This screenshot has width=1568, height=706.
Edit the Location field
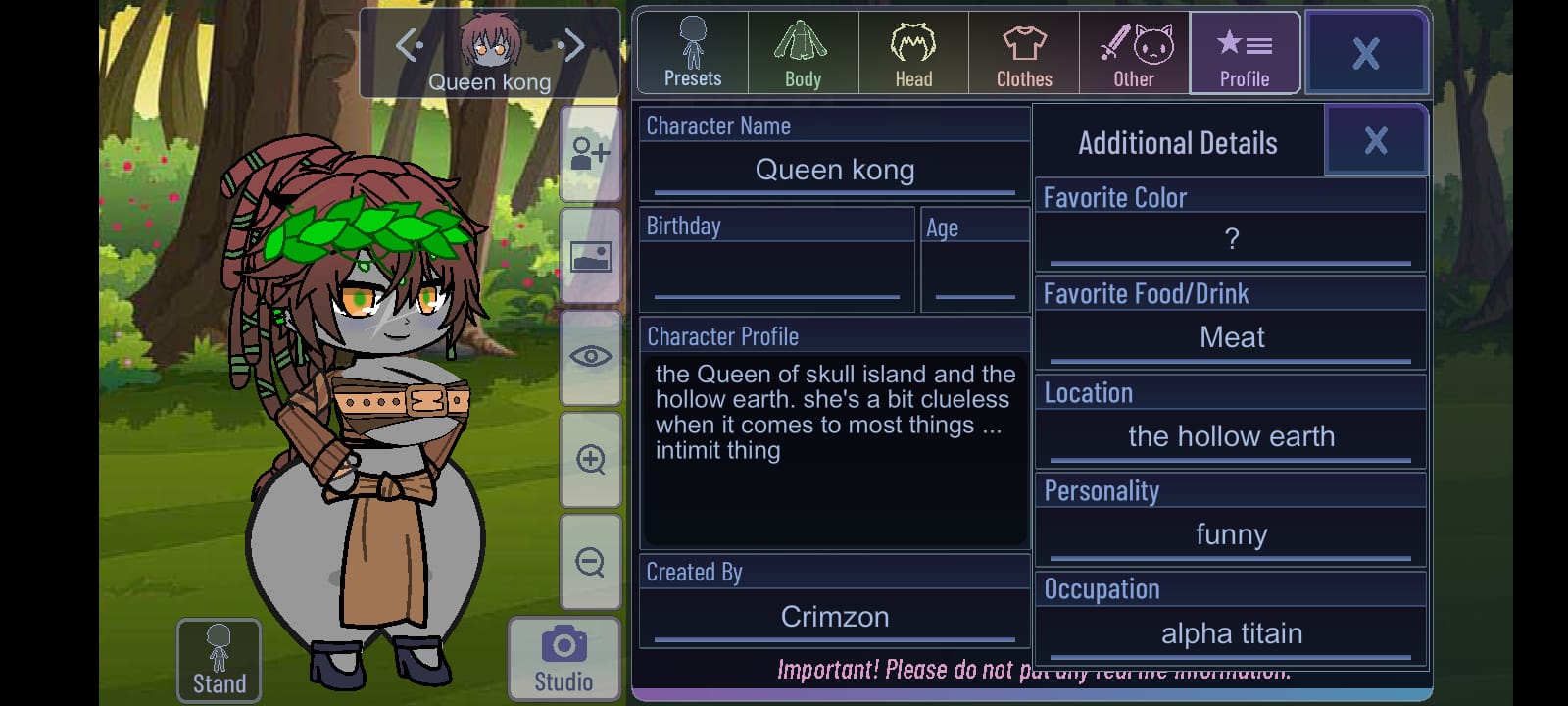point(1231,436)
